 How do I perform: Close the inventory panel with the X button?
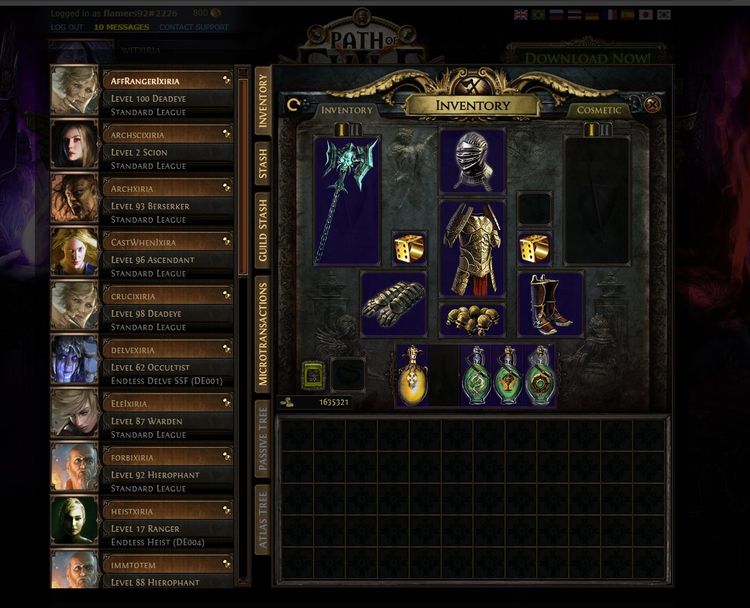point(653,104)
